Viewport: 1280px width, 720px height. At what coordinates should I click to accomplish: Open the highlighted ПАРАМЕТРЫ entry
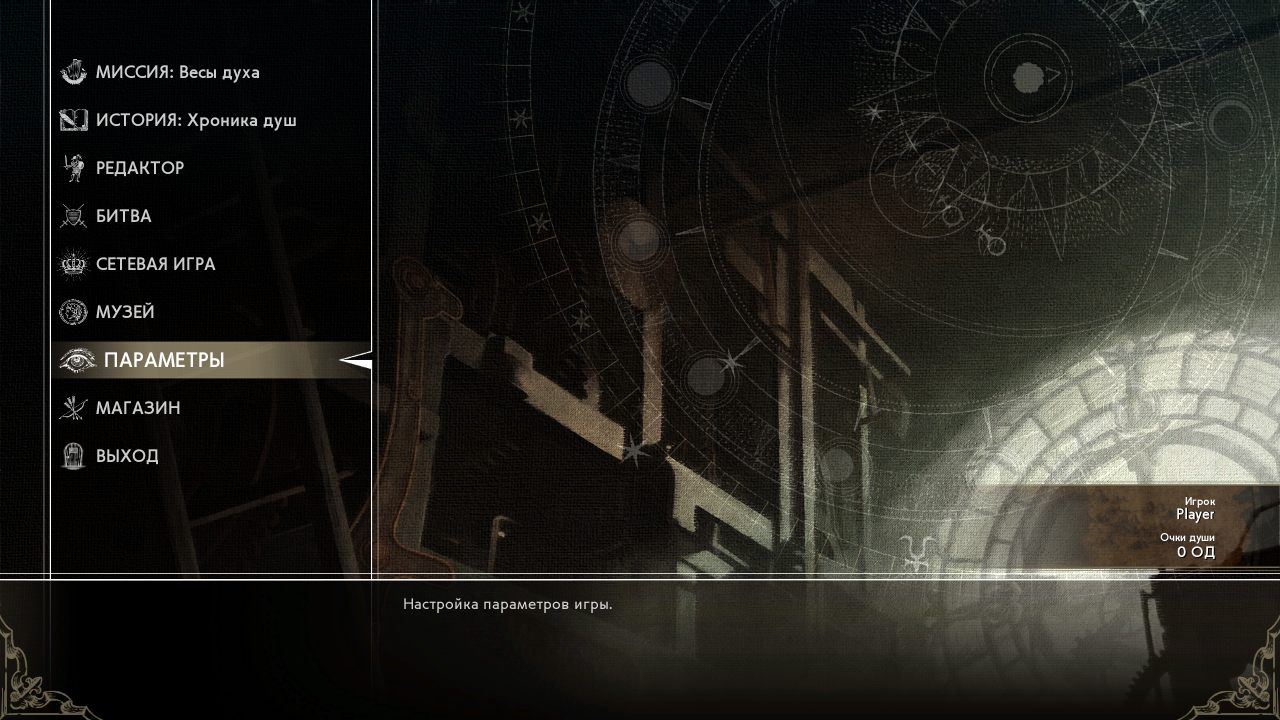pos(163,360)
